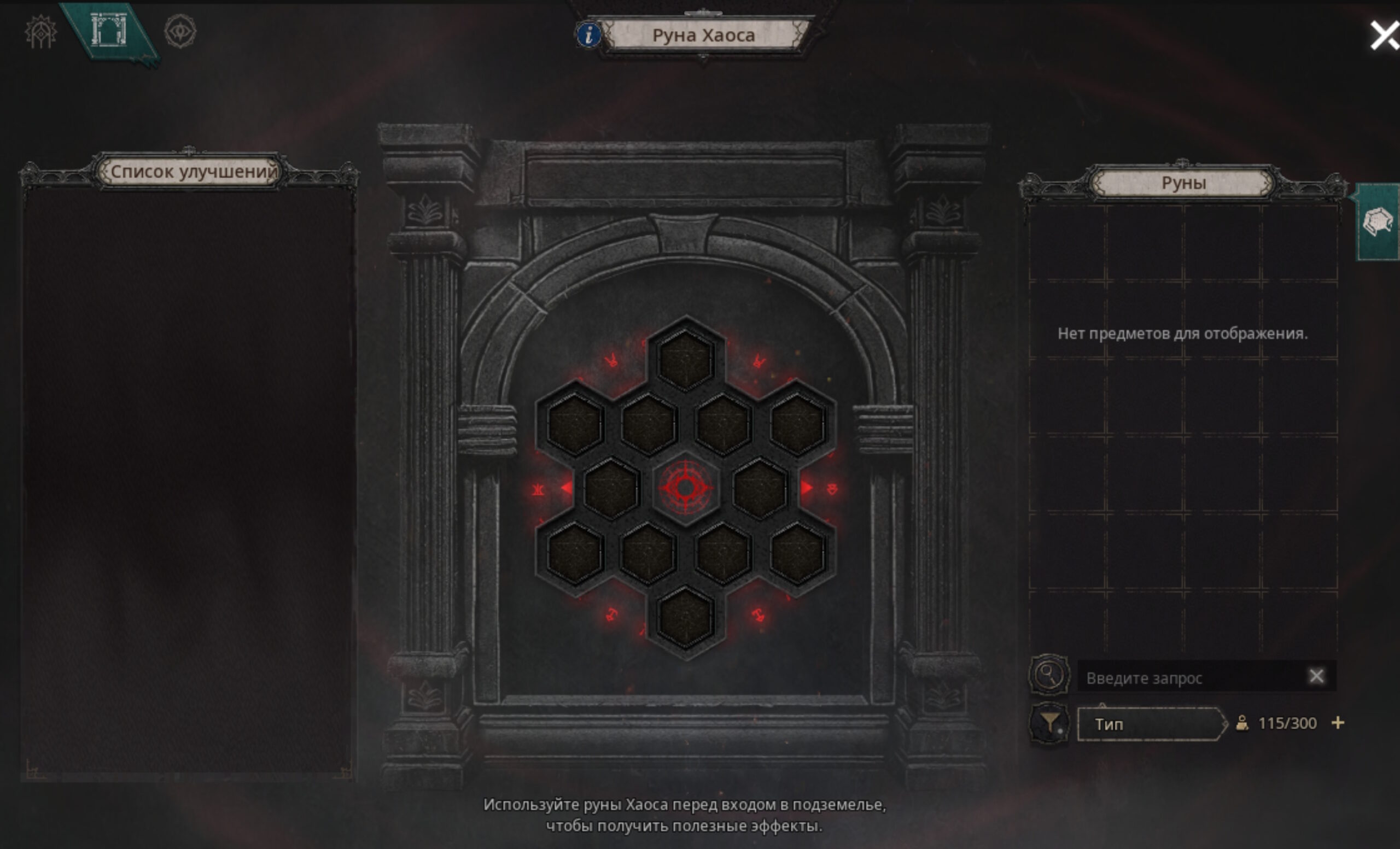1400x849 pixels.
Task: Expand inventory capacity with the plus button
Action: click(1338, 723)
